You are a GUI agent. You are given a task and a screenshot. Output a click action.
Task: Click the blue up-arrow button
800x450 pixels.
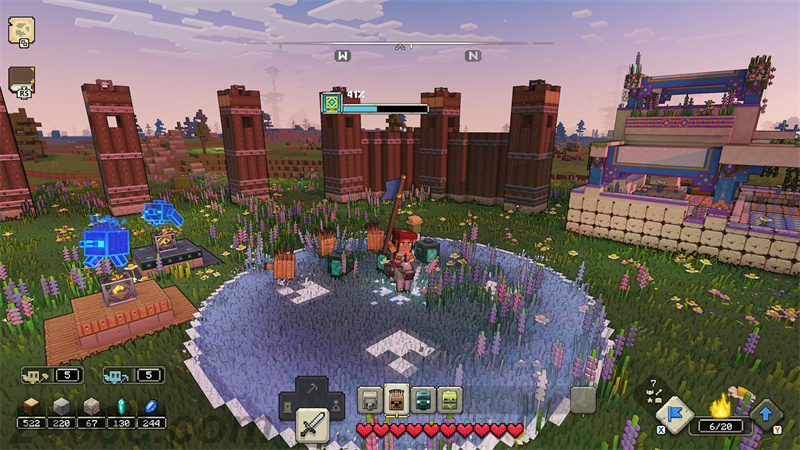[768, 414]
